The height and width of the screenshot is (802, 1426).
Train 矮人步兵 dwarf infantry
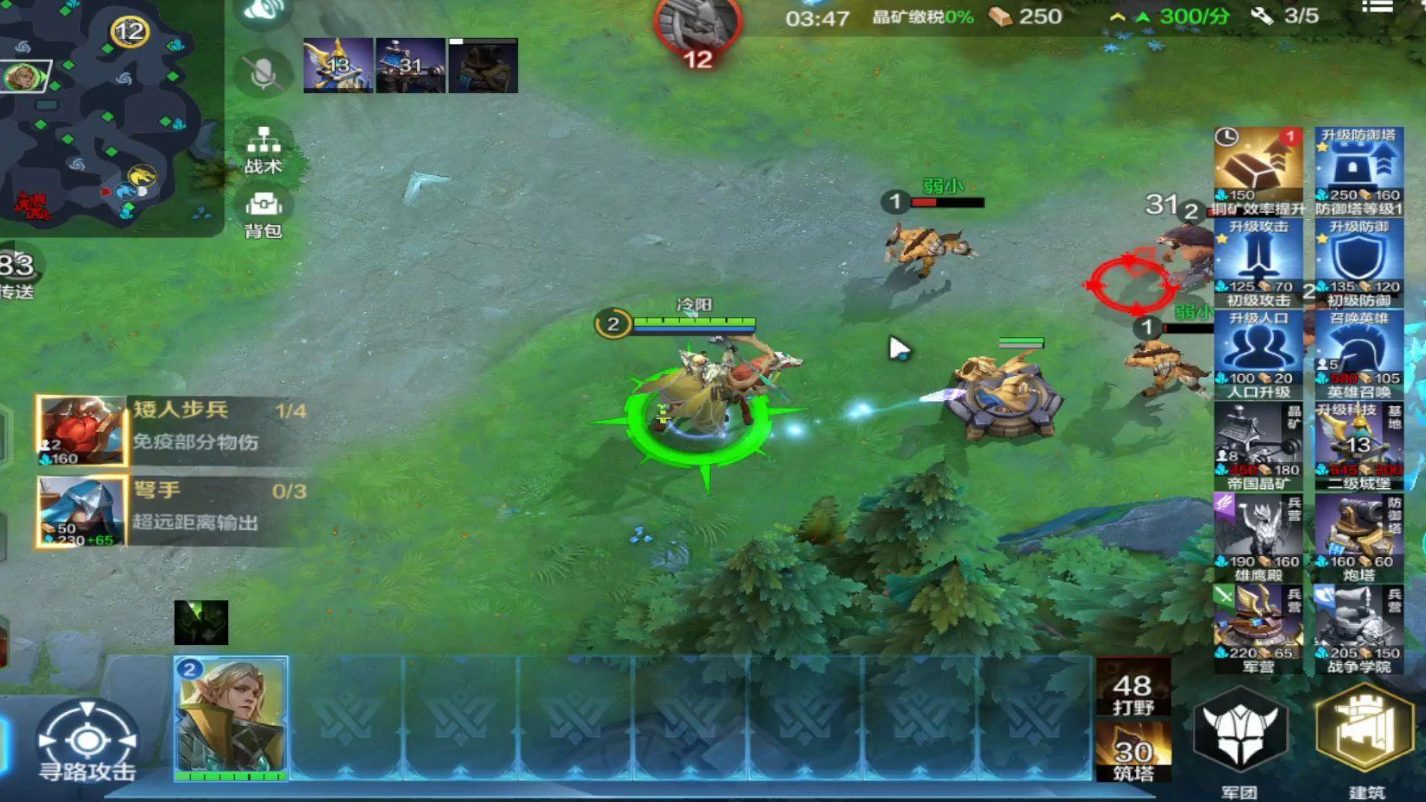[x=82, y=431]
